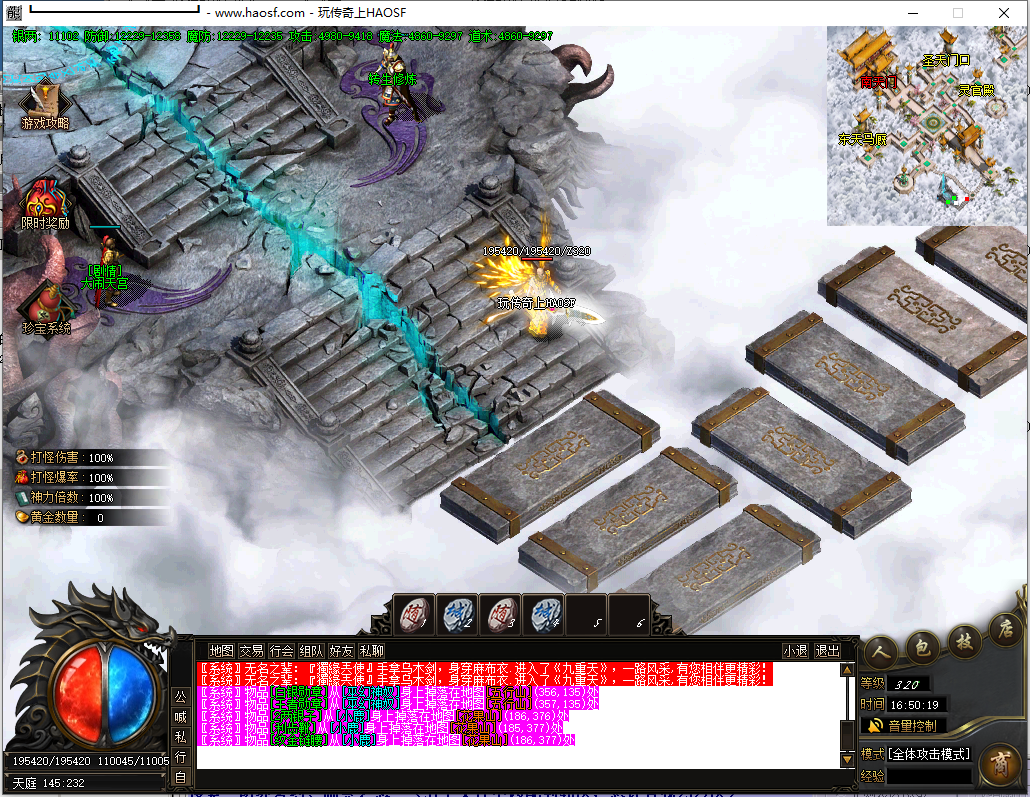1030x797 pixels.
Task: Choose the 私聊 private chat tab
Action: (x=371, y=651)
